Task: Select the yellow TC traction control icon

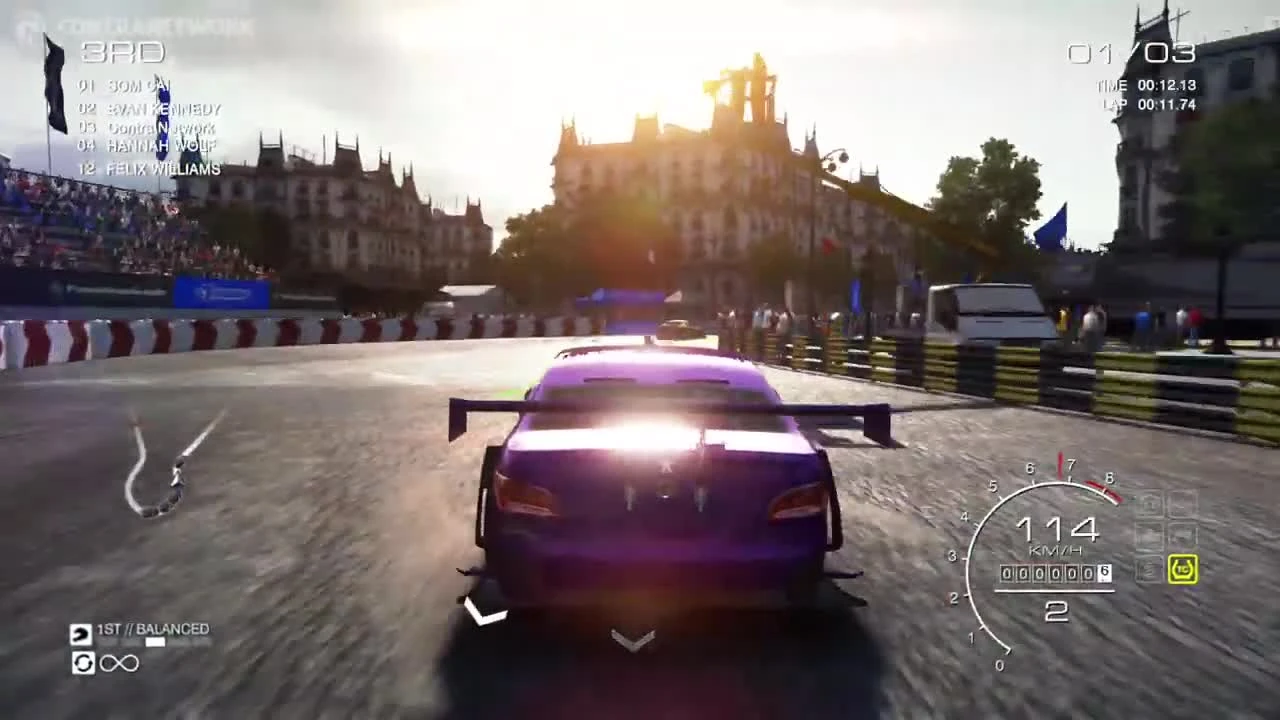Action: coord(1183,567)
